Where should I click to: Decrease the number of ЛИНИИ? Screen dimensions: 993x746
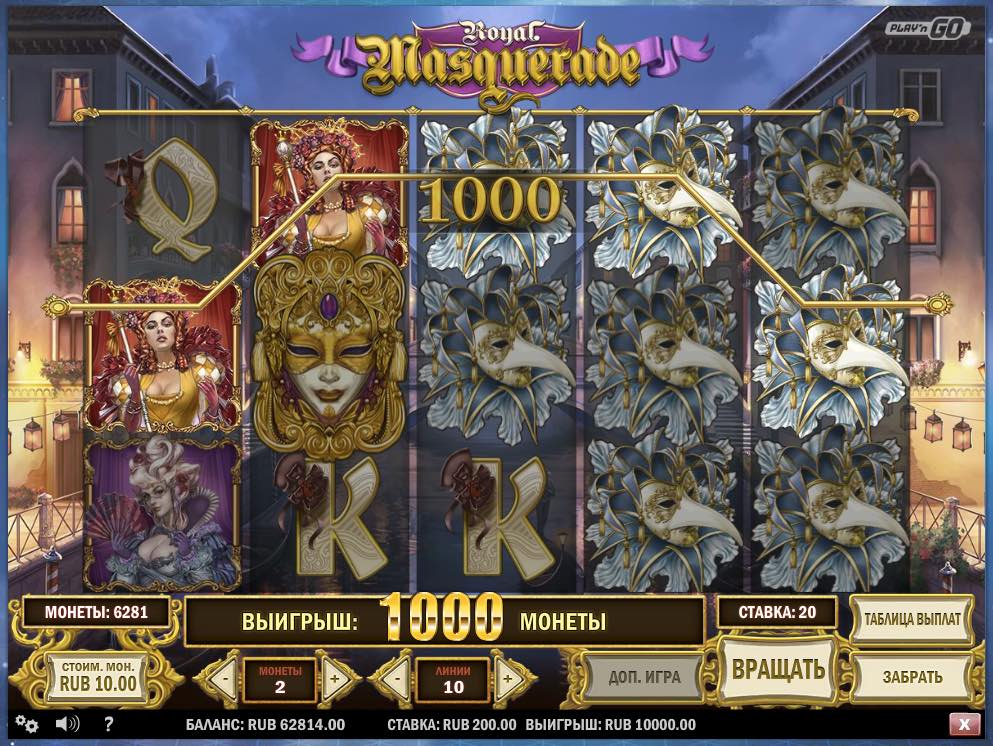click(x=396, y=679)
